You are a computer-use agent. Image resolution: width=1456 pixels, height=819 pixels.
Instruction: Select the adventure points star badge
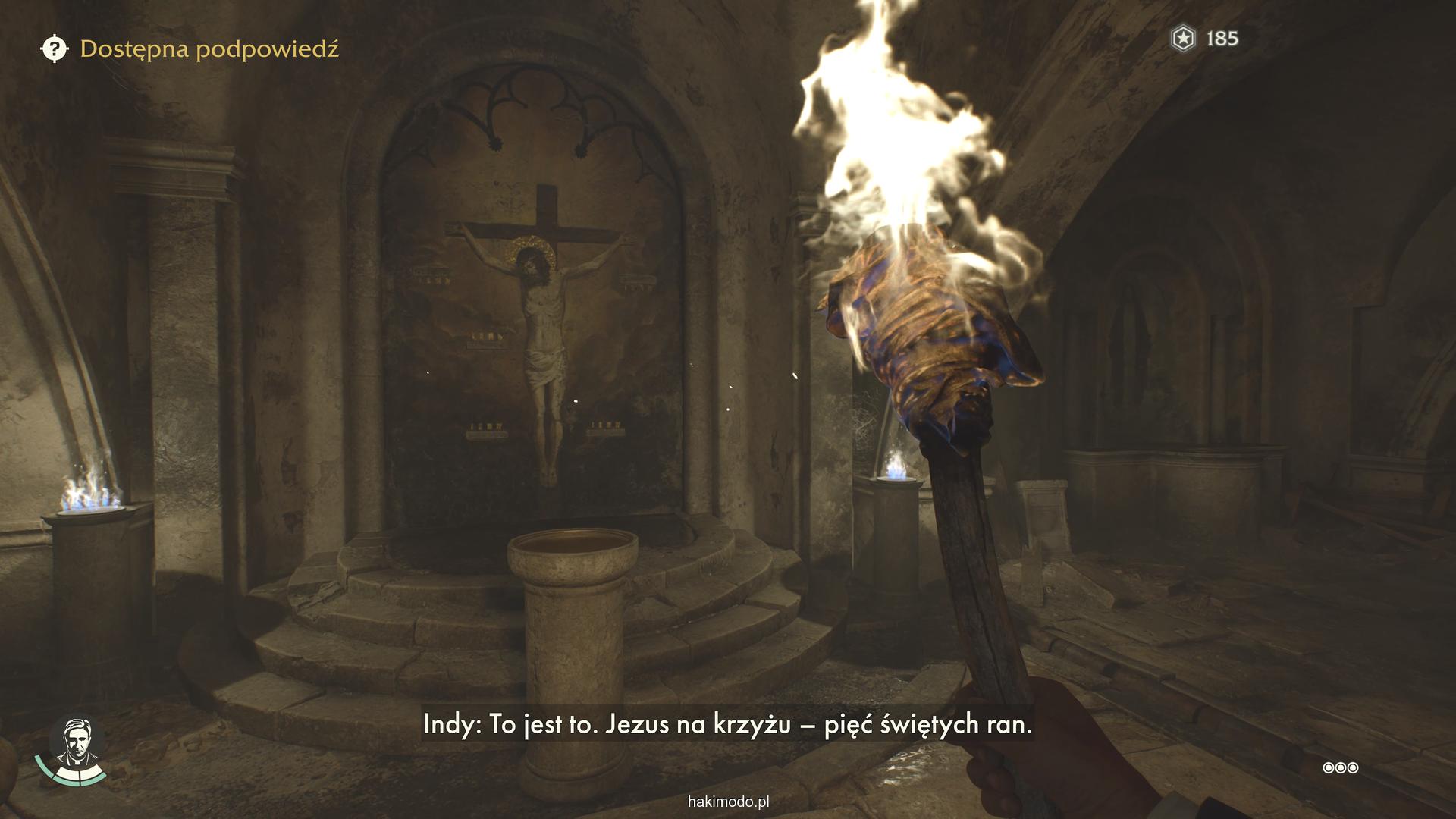tap(1183, 38)
